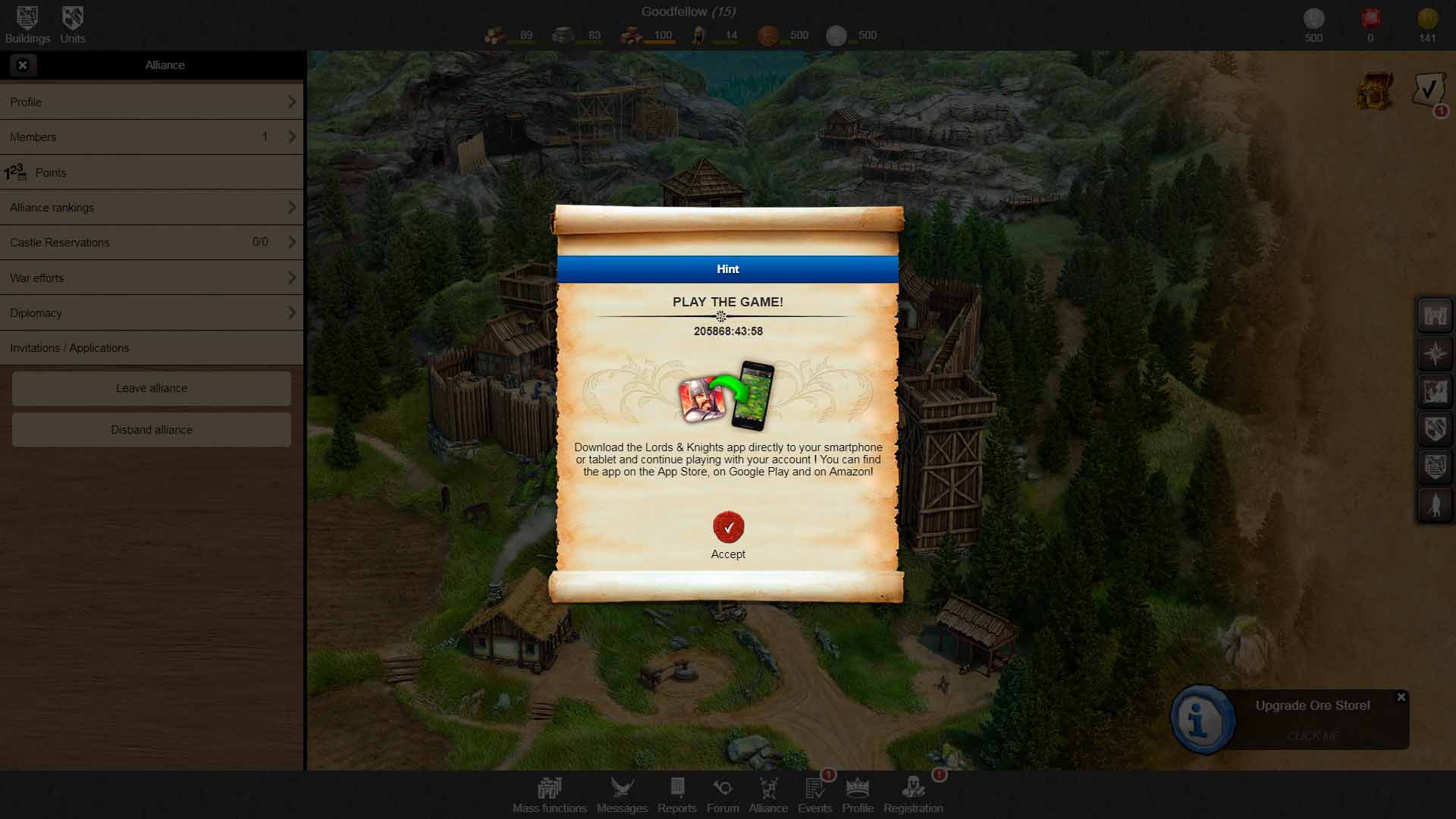Open the Buildings menu
The height and width of the screenshot is (819, 1456).
pos(27,24)
